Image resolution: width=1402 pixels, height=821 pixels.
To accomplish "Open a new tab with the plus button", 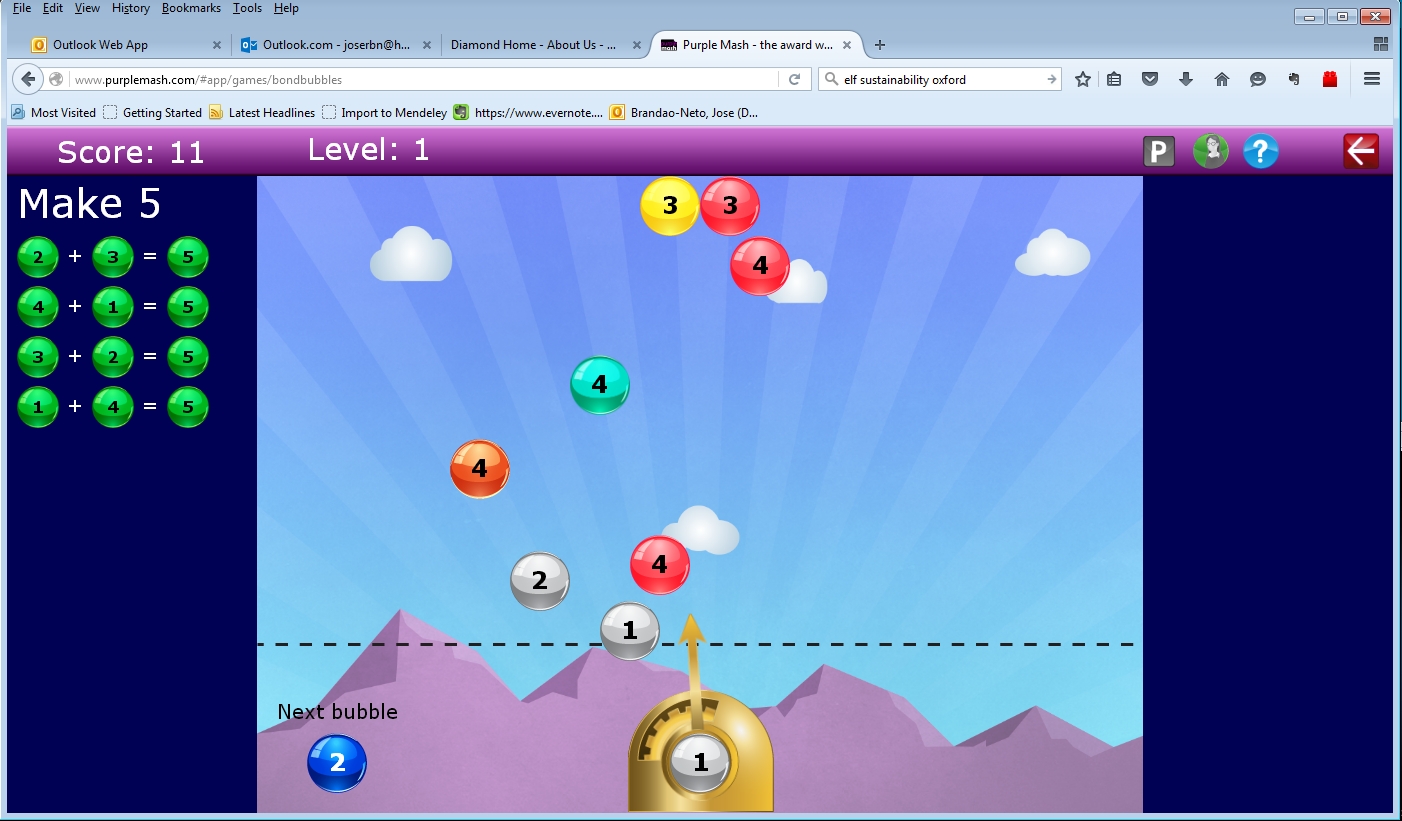I will click(x=880, y=44).
